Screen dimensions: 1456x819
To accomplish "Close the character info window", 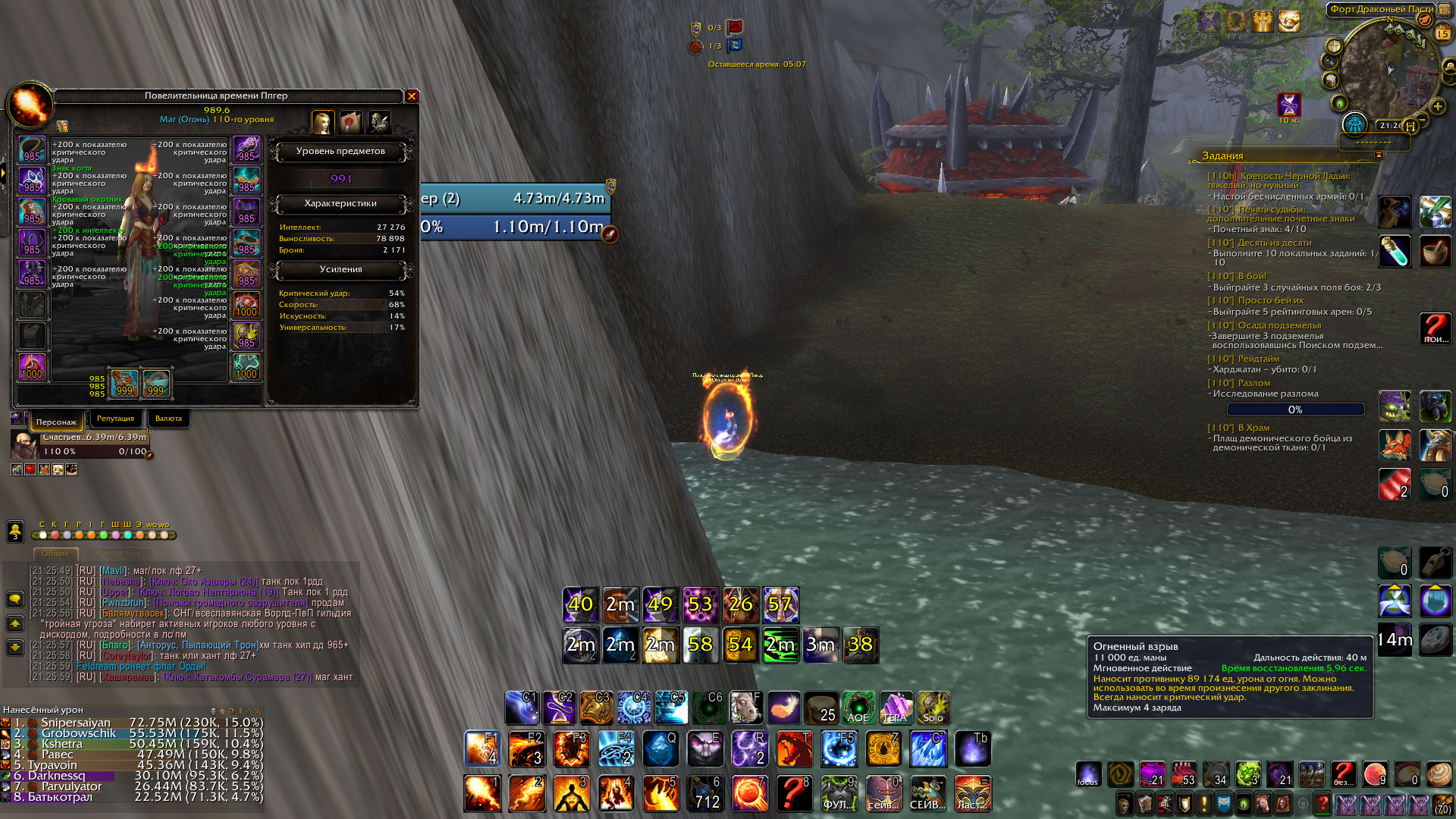I will click(412, 96).
